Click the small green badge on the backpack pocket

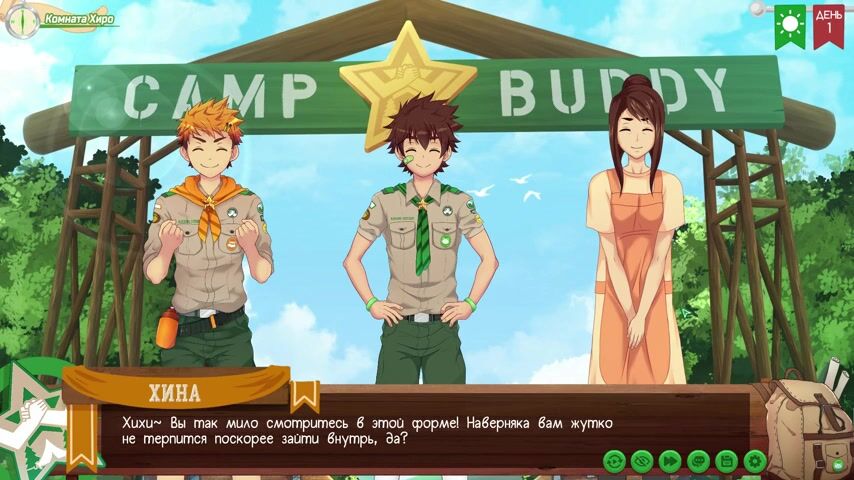[838, 464]
